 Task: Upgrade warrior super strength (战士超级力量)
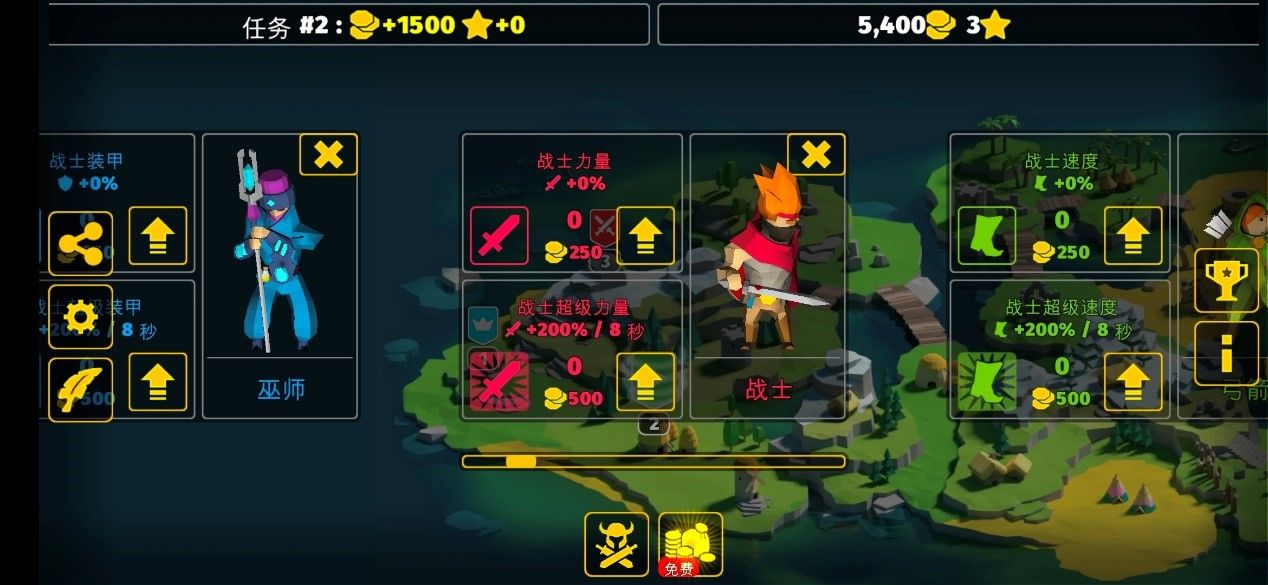point(645,382)
